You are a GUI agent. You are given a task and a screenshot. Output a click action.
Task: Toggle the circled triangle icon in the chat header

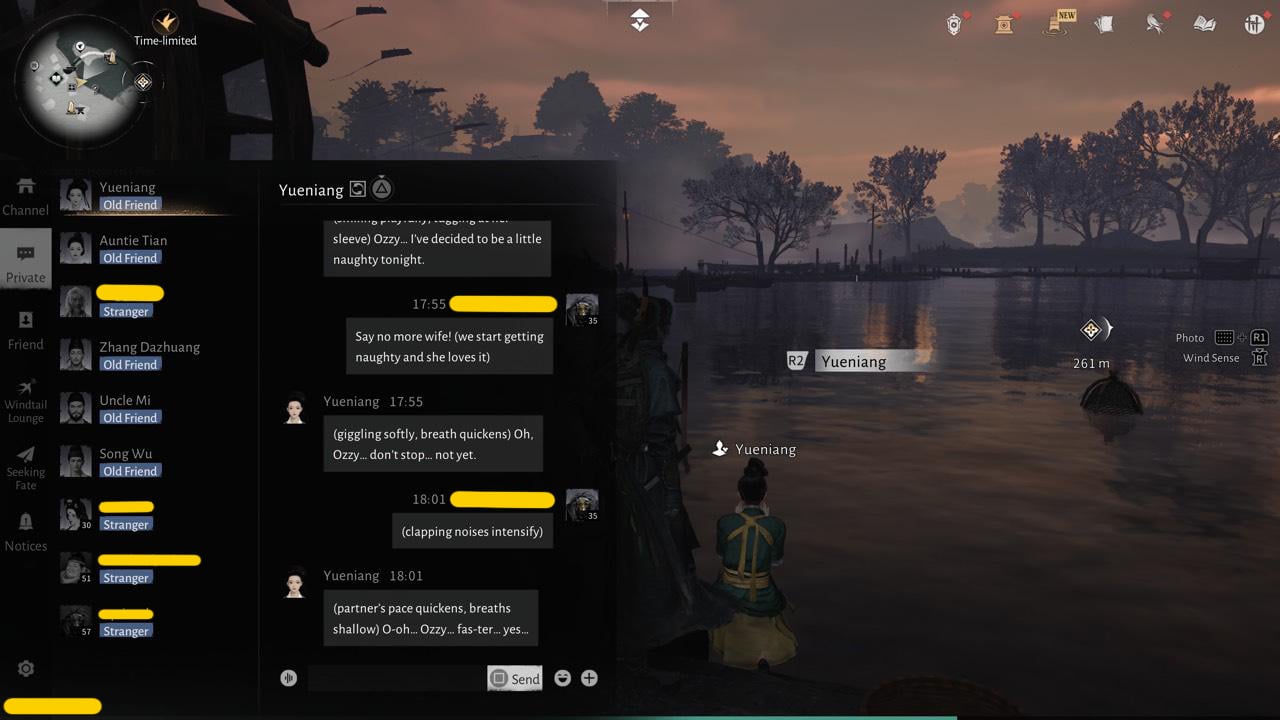tap(382, 187)
